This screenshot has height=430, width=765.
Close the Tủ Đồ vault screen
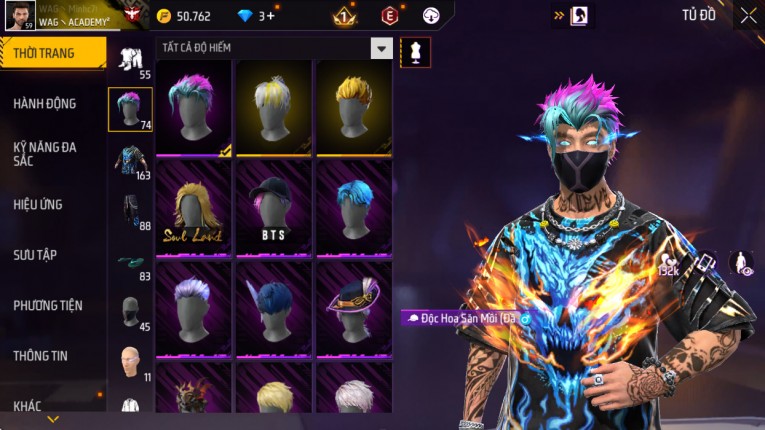pyautogui.click(x=748, y=15)
